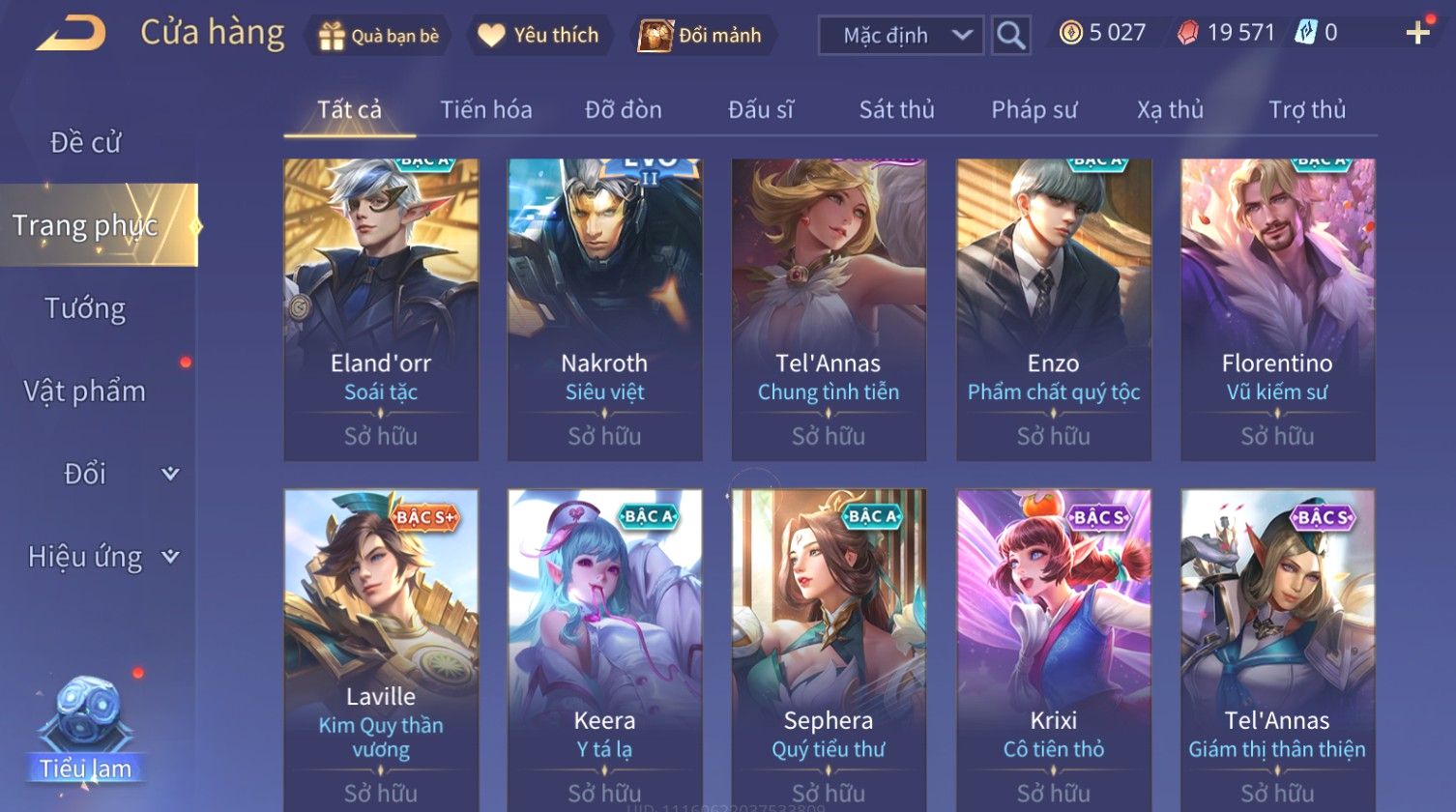Screen dimensions: 1456x812
Task: Open the Trợ thủ tab
Action: pyautogui.click(x=1307, y=110)
